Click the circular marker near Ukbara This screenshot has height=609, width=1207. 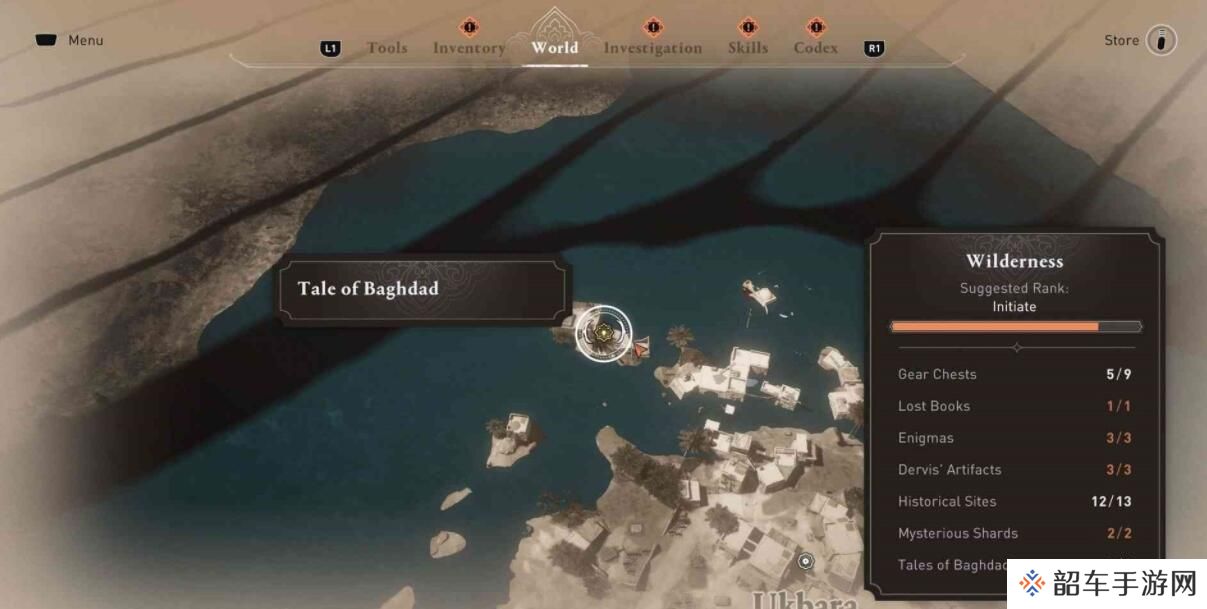point(806,561)
